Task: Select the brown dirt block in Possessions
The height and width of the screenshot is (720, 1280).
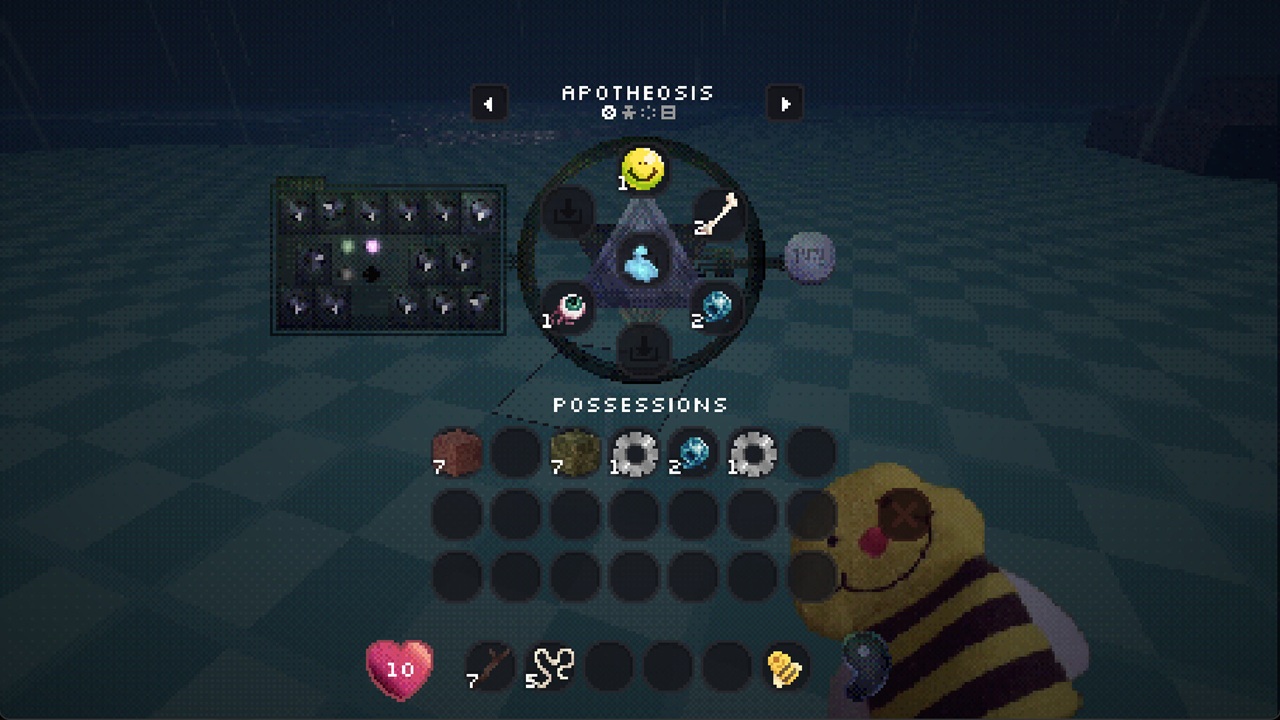Action: tap(457, 453)
